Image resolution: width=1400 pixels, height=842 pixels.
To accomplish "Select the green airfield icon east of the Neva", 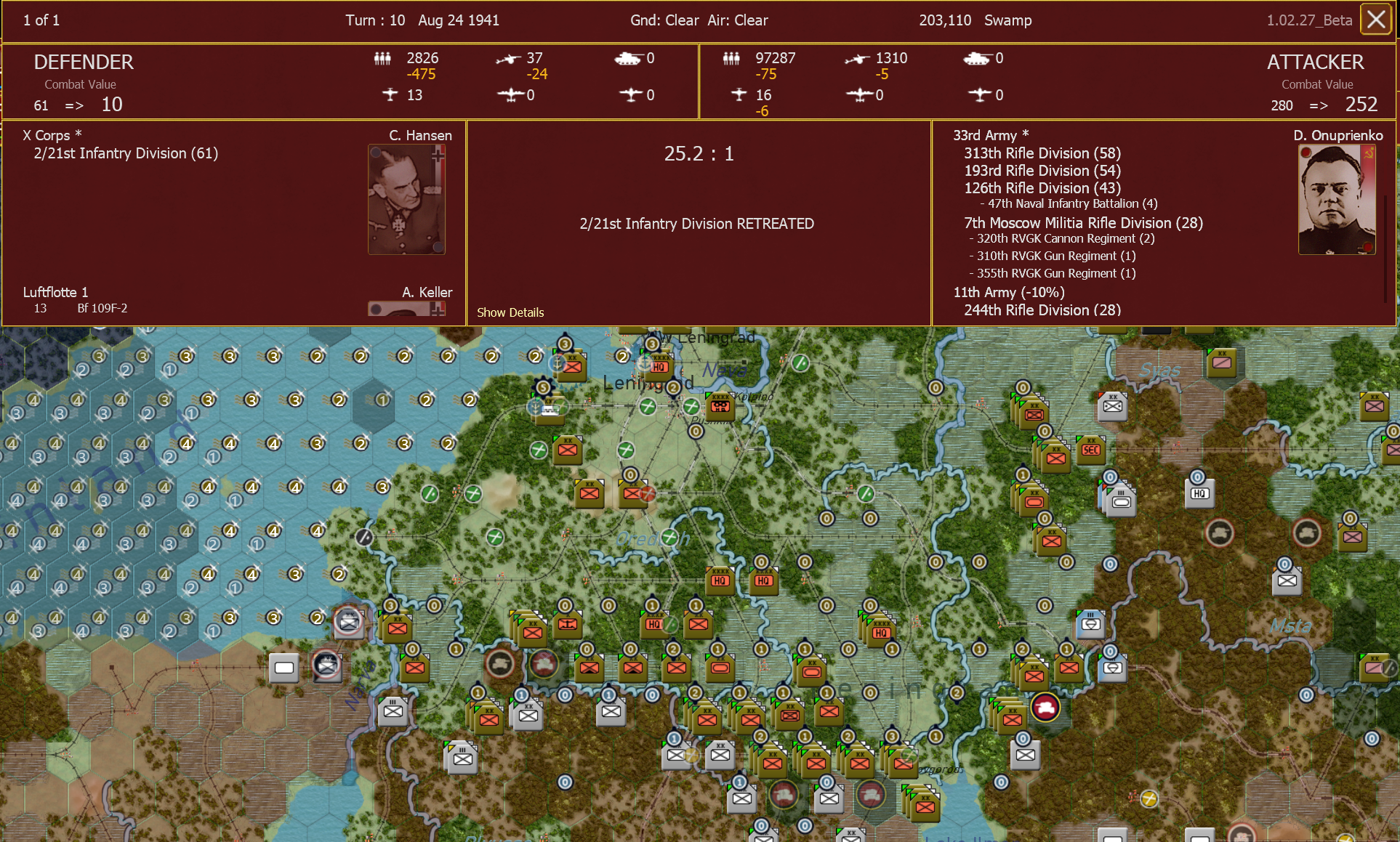I will tap(802, 364).
